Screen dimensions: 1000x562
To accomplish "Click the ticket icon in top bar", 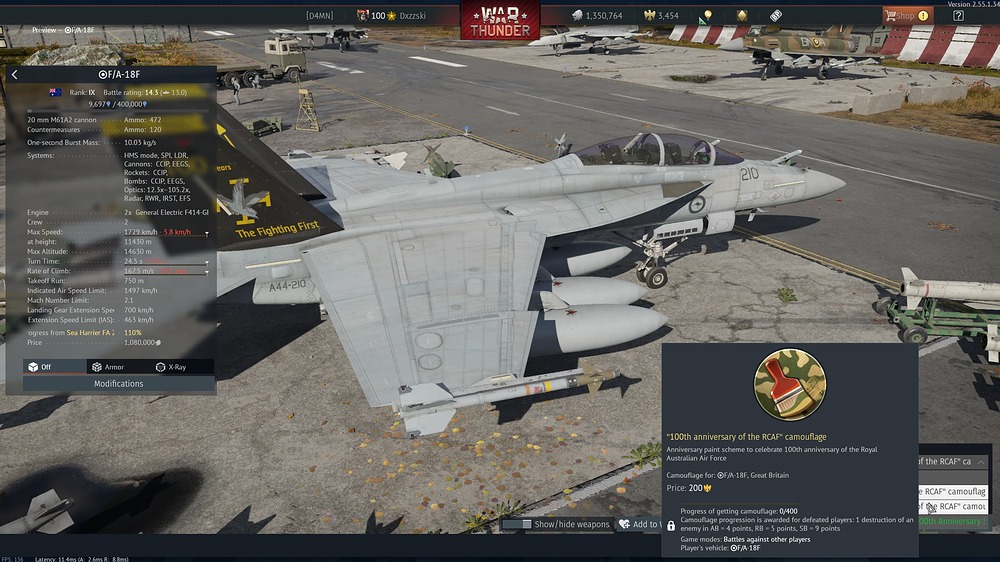I will coord(775,16).
